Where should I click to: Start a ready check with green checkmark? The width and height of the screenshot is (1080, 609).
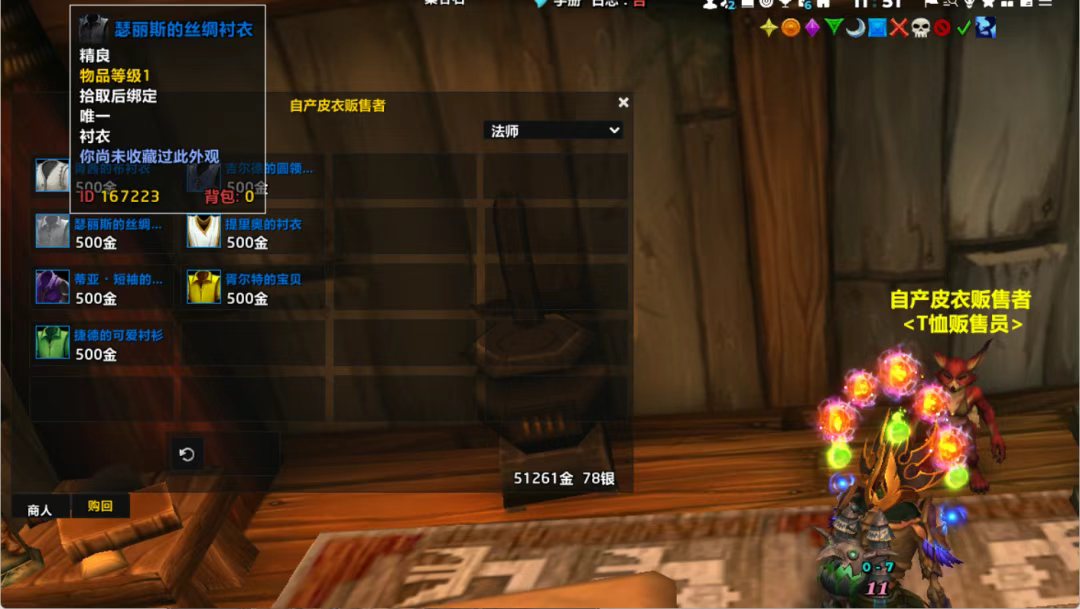tap(963, 28)
